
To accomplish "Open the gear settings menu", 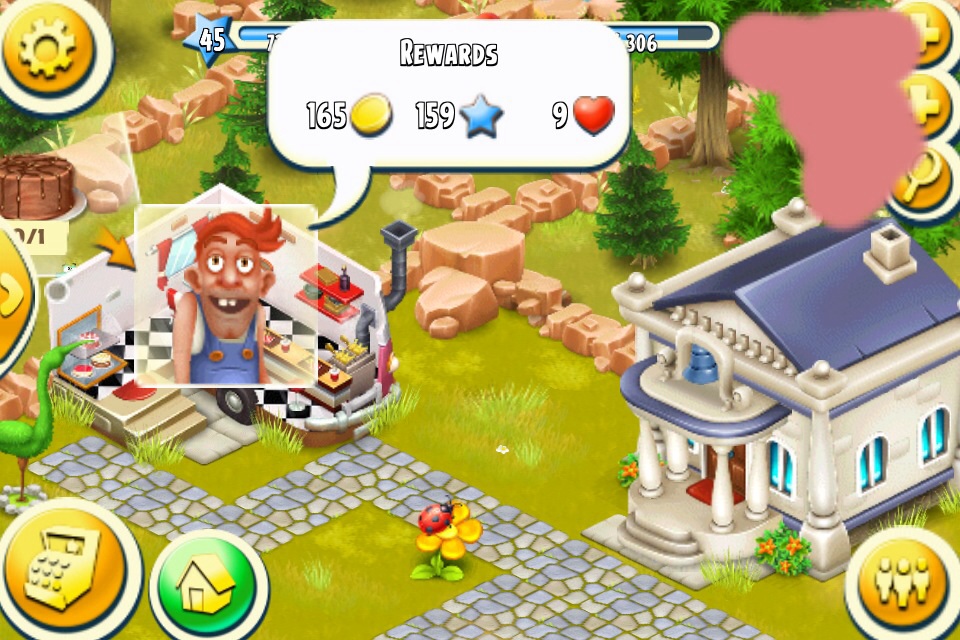I will (46, 48).
